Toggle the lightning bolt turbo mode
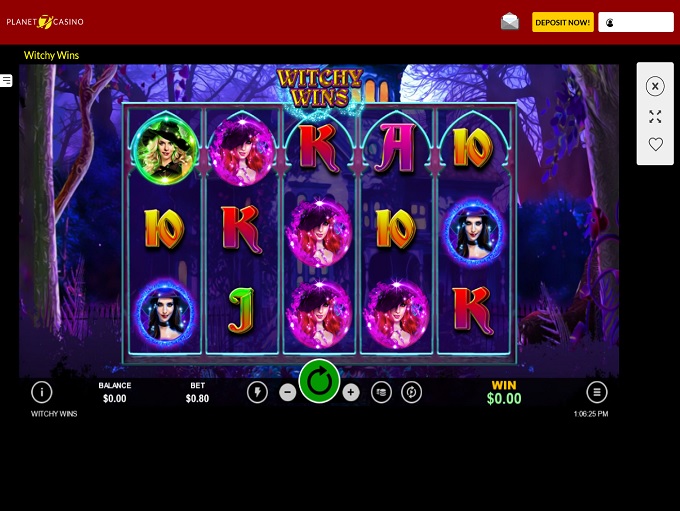The image size is (680, 511). pos(257,393)
